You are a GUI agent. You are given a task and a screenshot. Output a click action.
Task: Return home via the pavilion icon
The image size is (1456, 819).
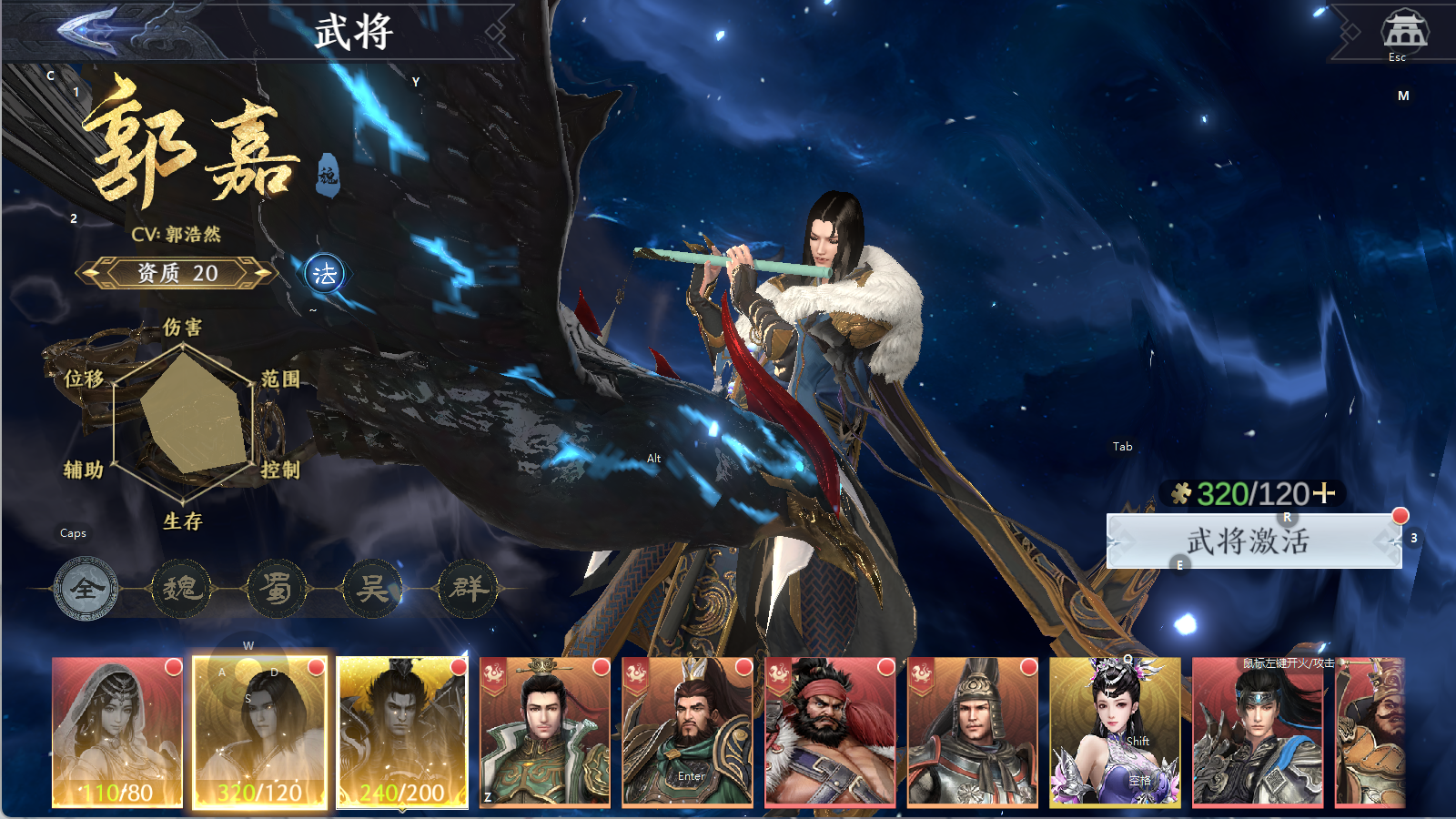pyautogui.click(x=1404, y=31)
